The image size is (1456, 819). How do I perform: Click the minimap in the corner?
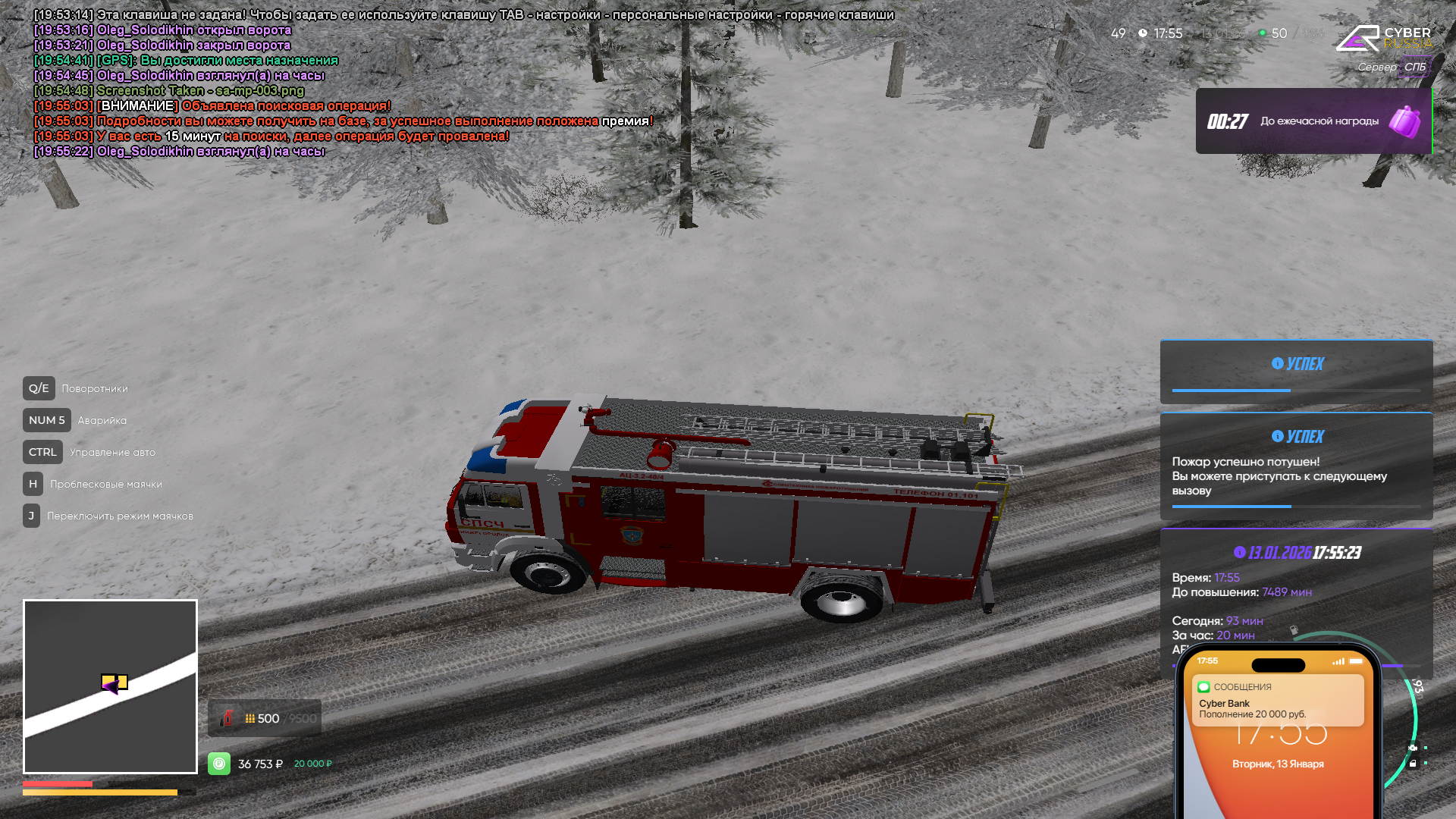110,686
